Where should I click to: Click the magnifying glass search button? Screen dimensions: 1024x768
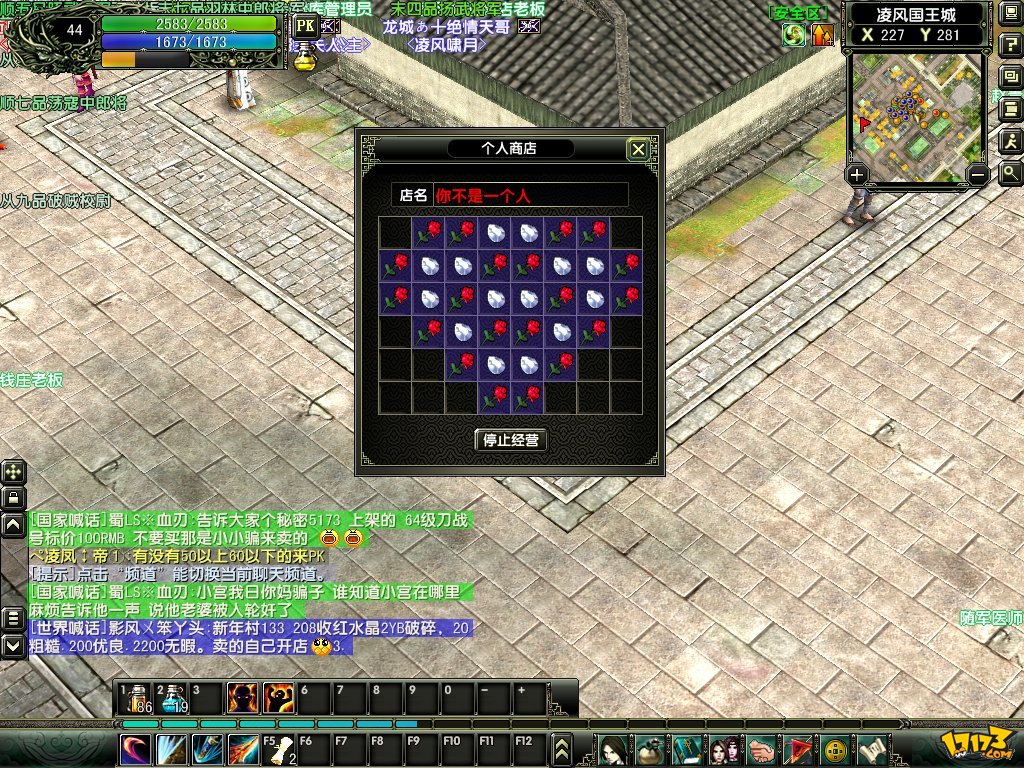(1010, 172)
